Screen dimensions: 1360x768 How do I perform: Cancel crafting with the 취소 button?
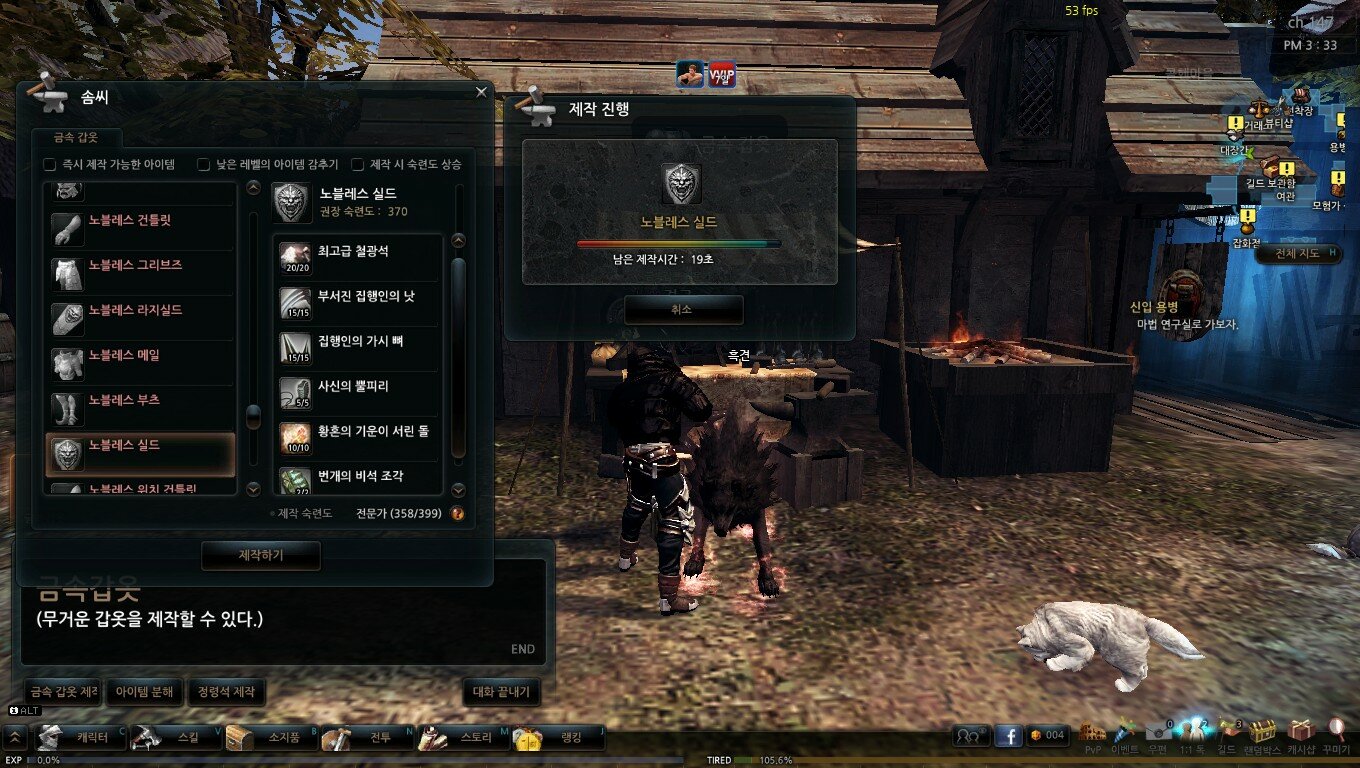(x=683, y=310)
